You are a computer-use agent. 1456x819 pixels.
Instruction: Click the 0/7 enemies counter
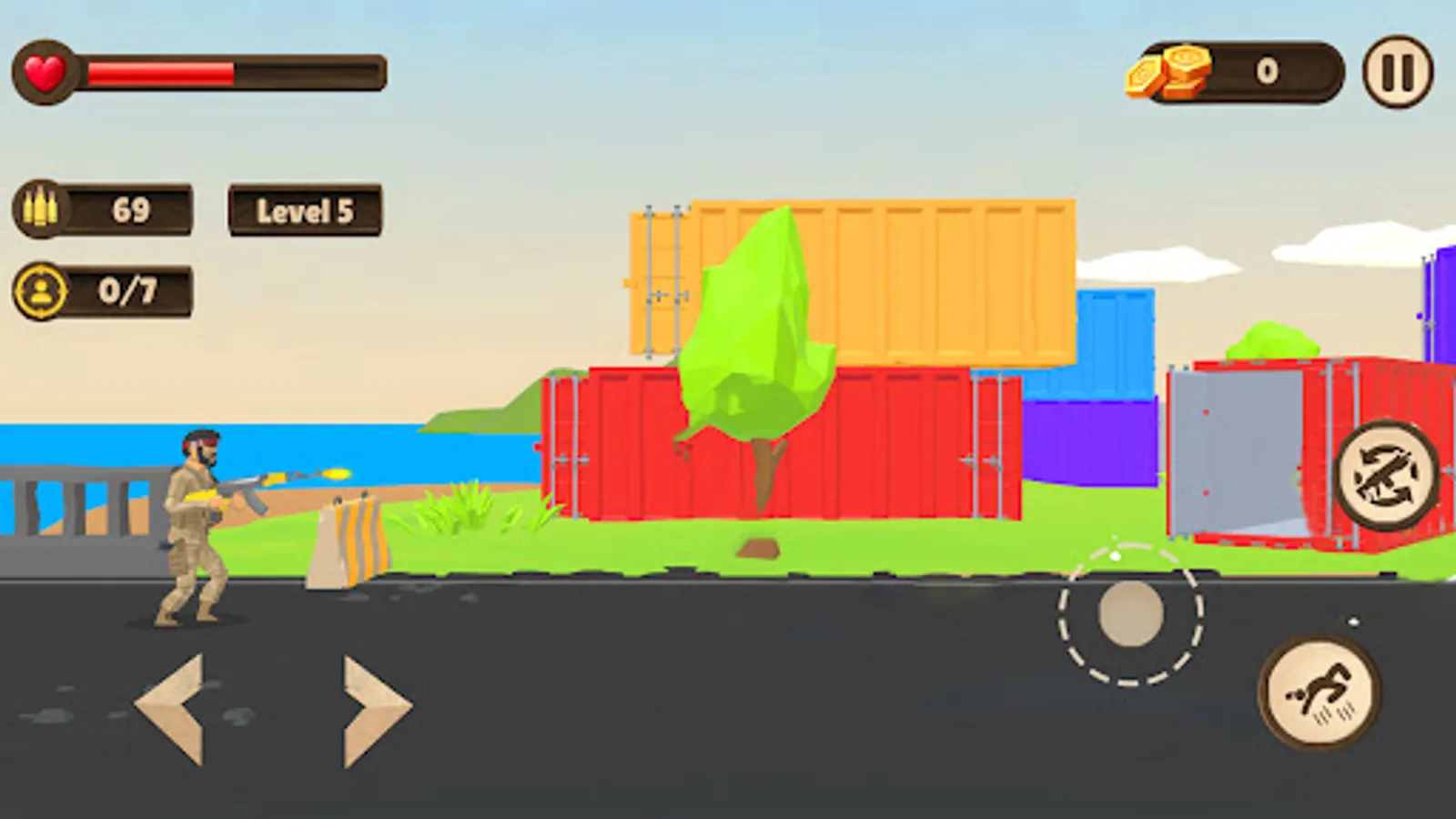127,289
